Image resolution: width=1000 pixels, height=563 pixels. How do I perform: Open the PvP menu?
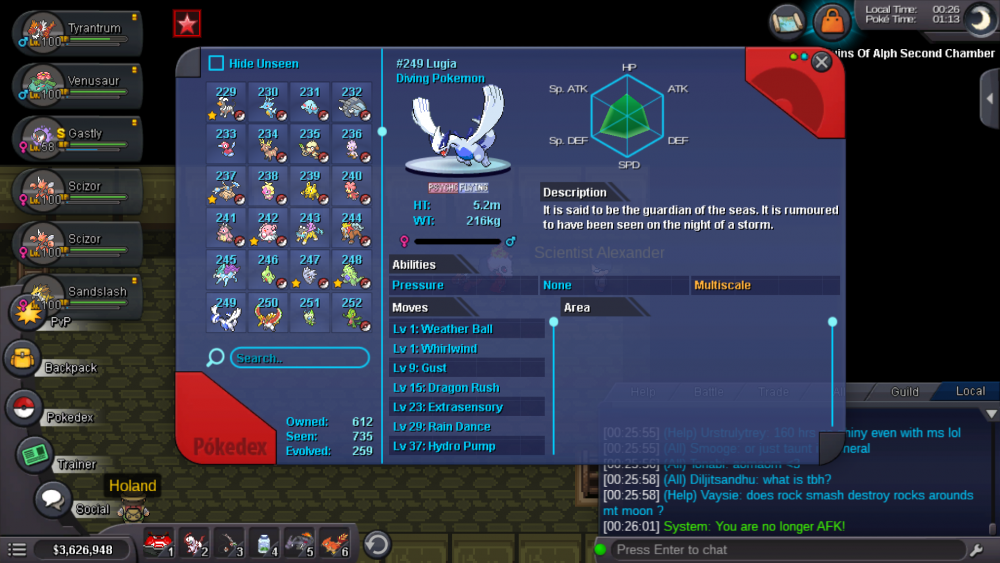coord(26,311)
